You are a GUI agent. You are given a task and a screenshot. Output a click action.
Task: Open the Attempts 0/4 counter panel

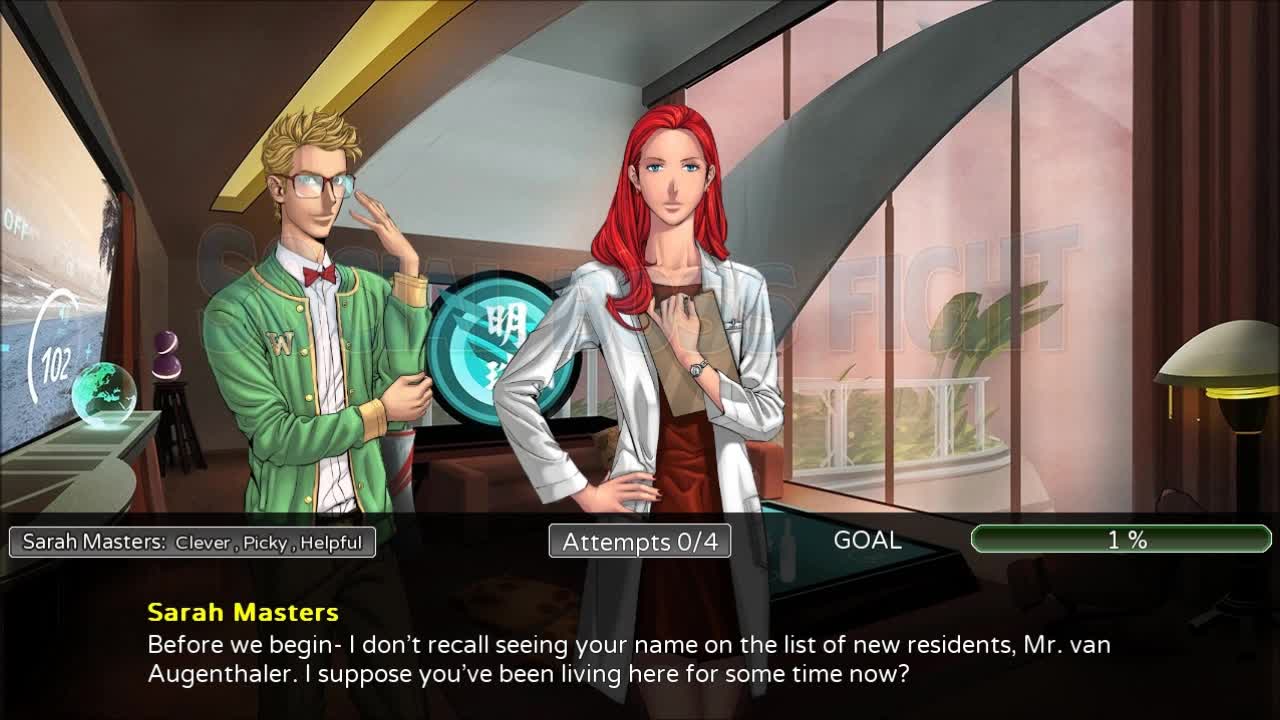pos(638,541)
